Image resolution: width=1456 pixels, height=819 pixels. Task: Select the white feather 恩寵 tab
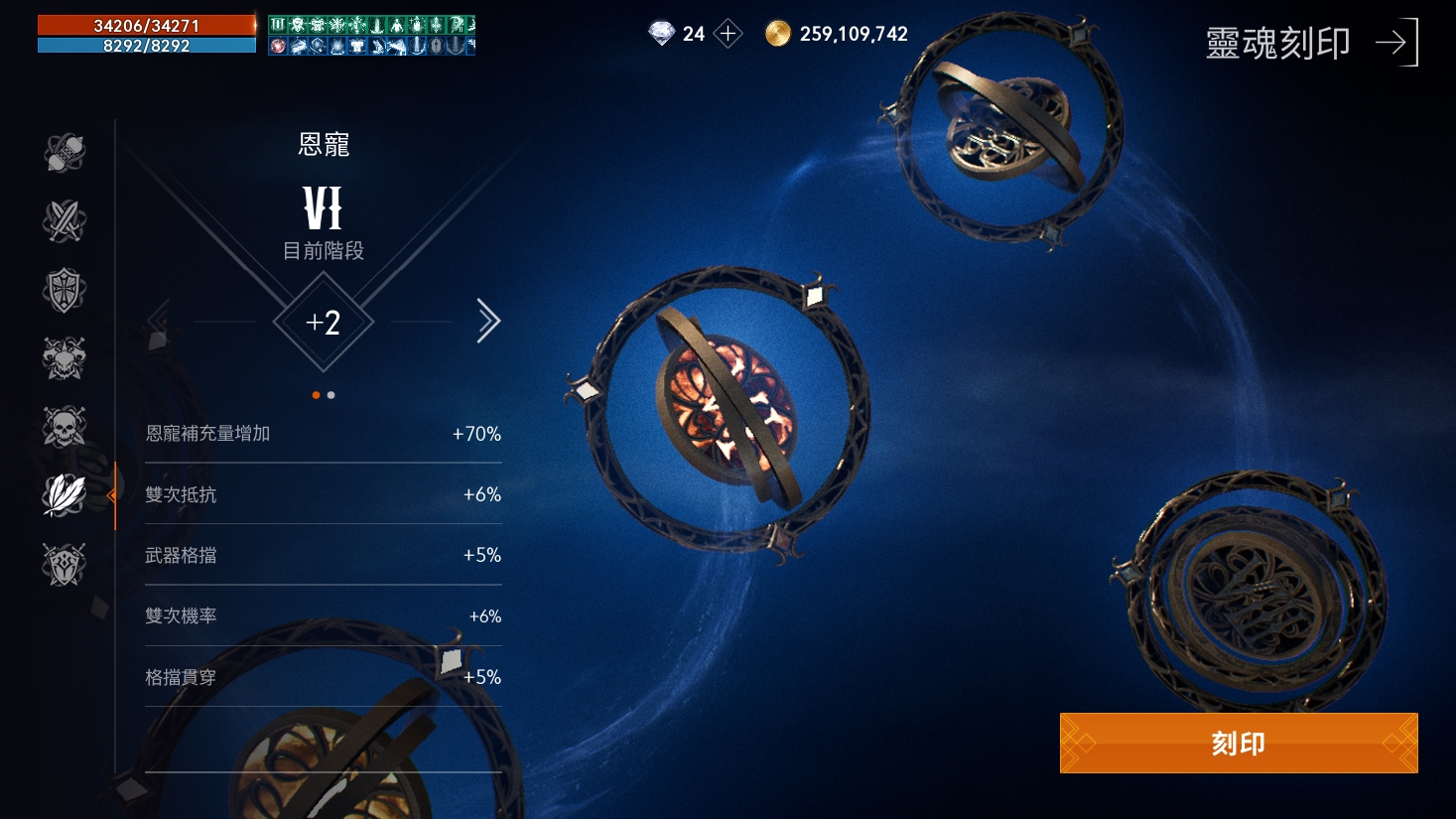[x=65, y=494]
